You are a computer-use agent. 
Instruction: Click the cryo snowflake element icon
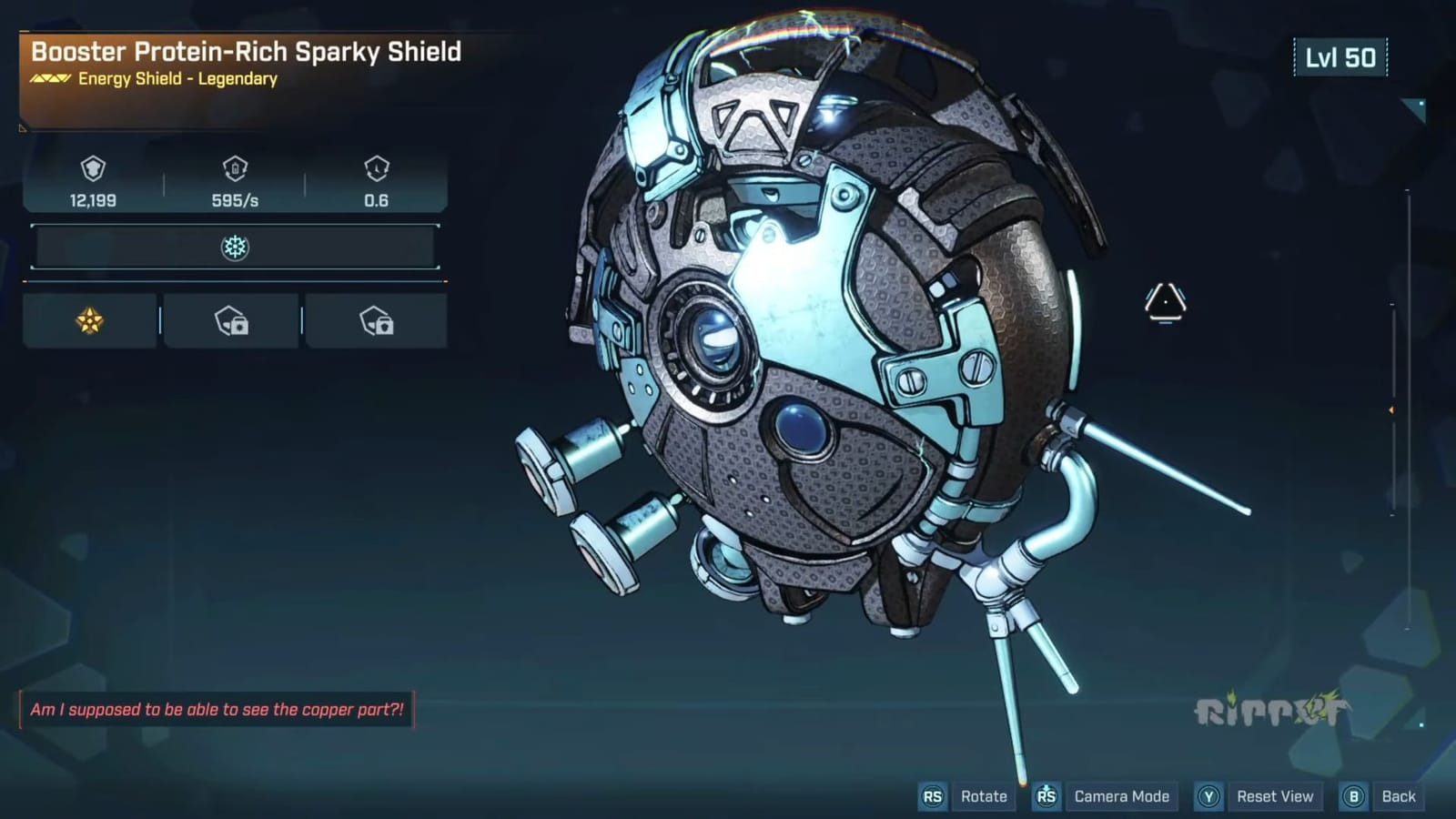[x=236, y=247]
